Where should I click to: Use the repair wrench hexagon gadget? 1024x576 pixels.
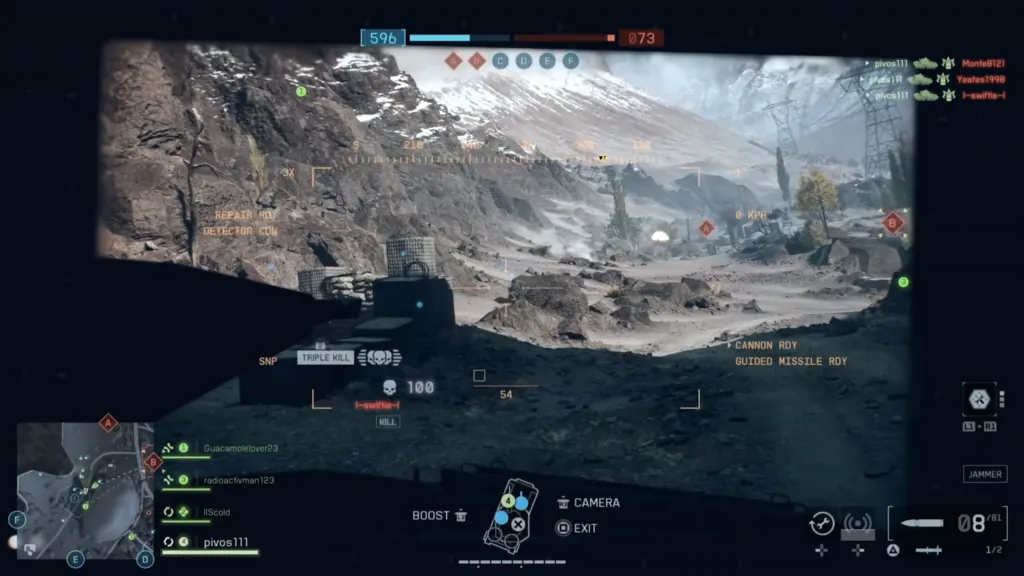pos(978,399)
